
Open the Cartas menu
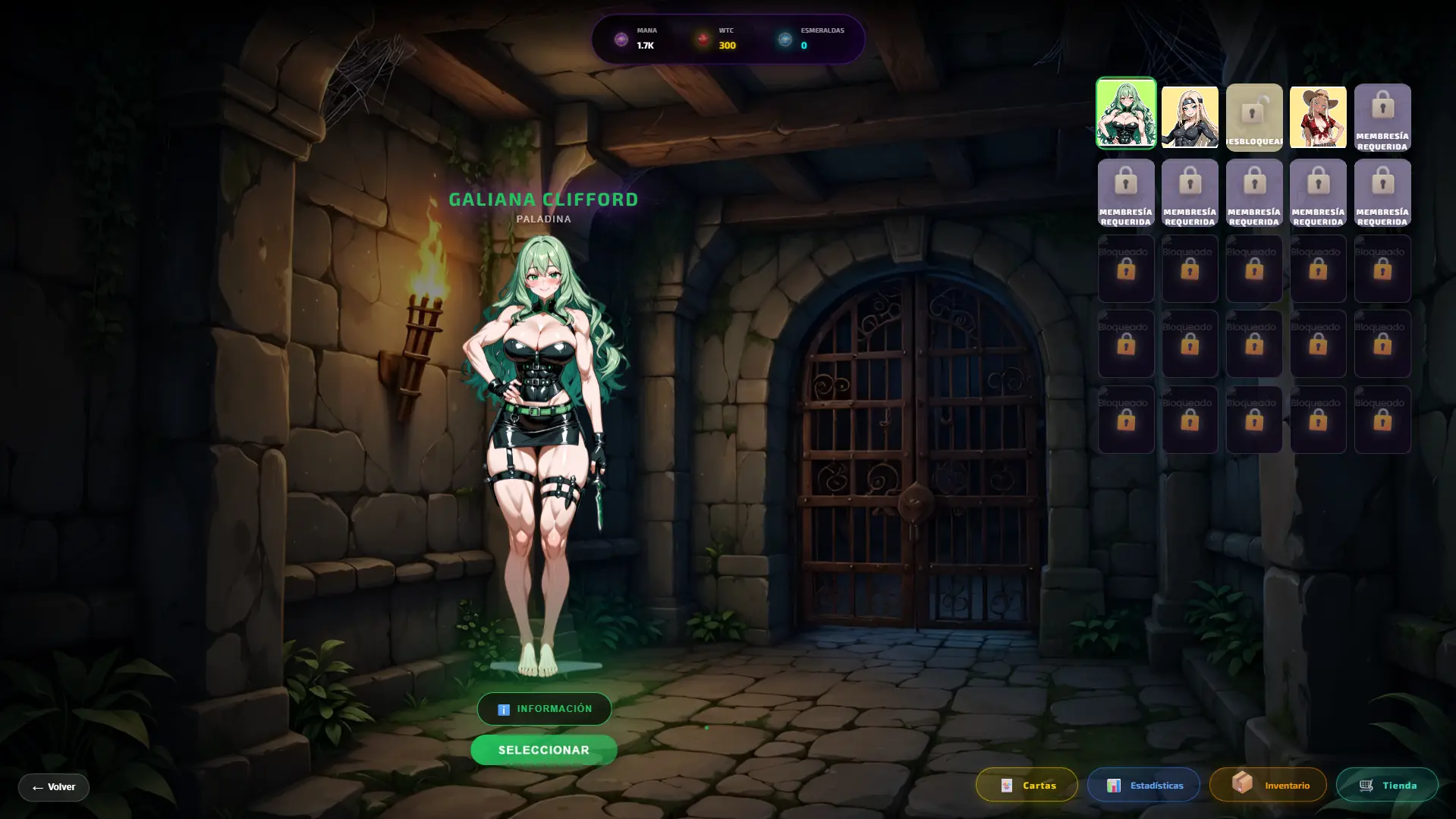1027,785
